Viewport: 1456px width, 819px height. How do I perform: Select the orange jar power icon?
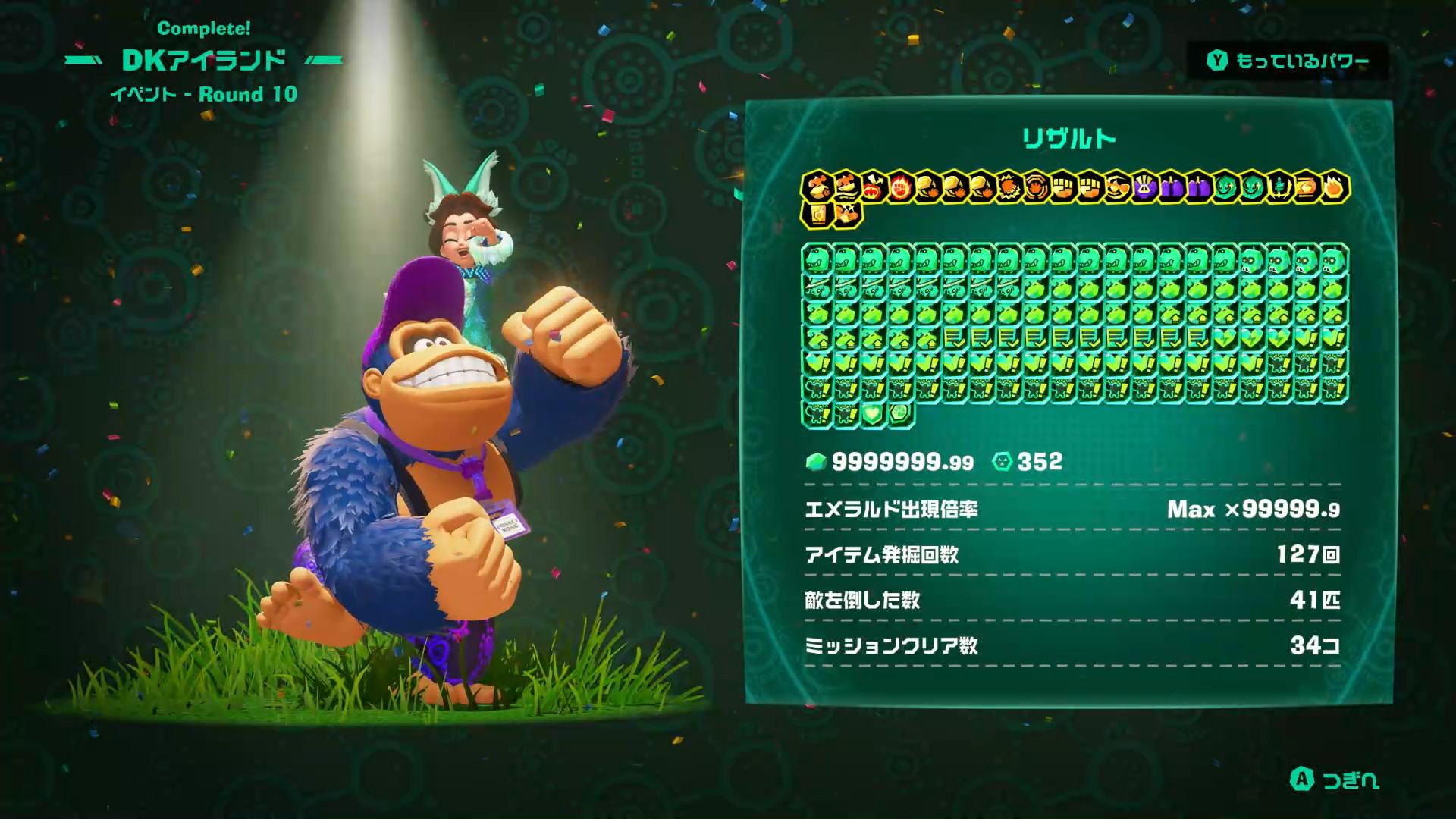pos(1306,187)
